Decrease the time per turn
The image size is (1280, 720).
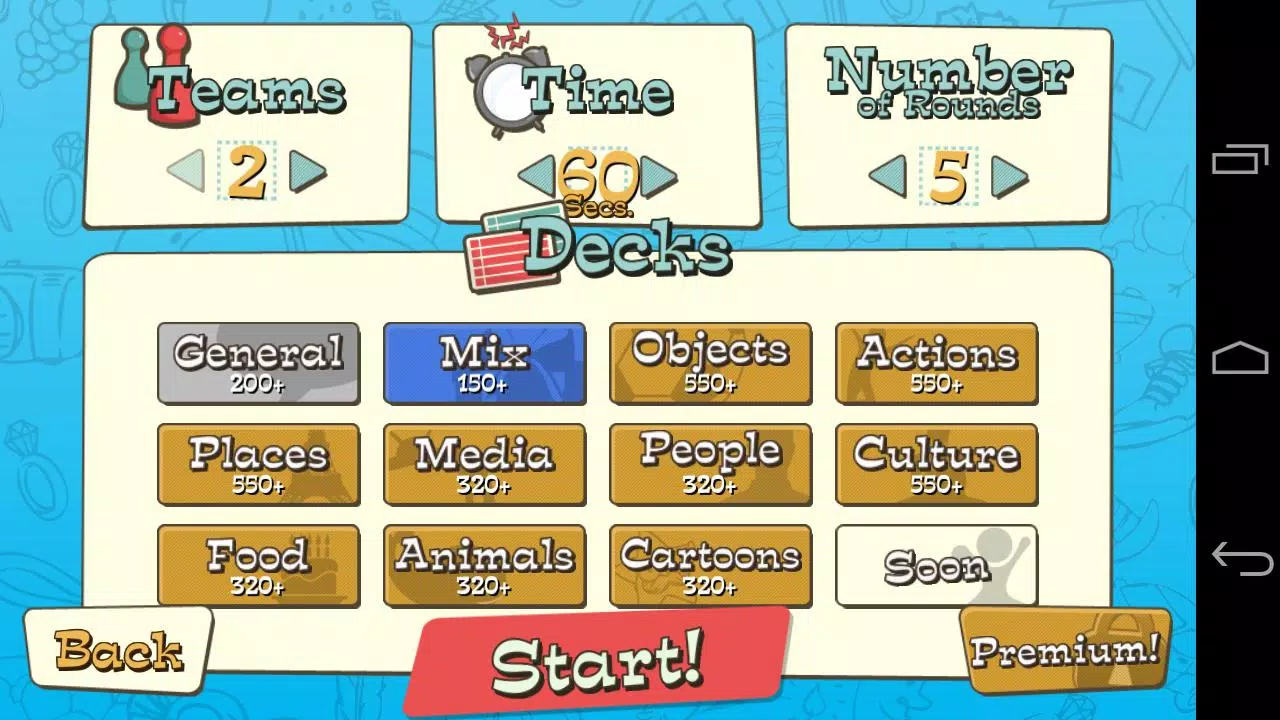coord(536,177)
